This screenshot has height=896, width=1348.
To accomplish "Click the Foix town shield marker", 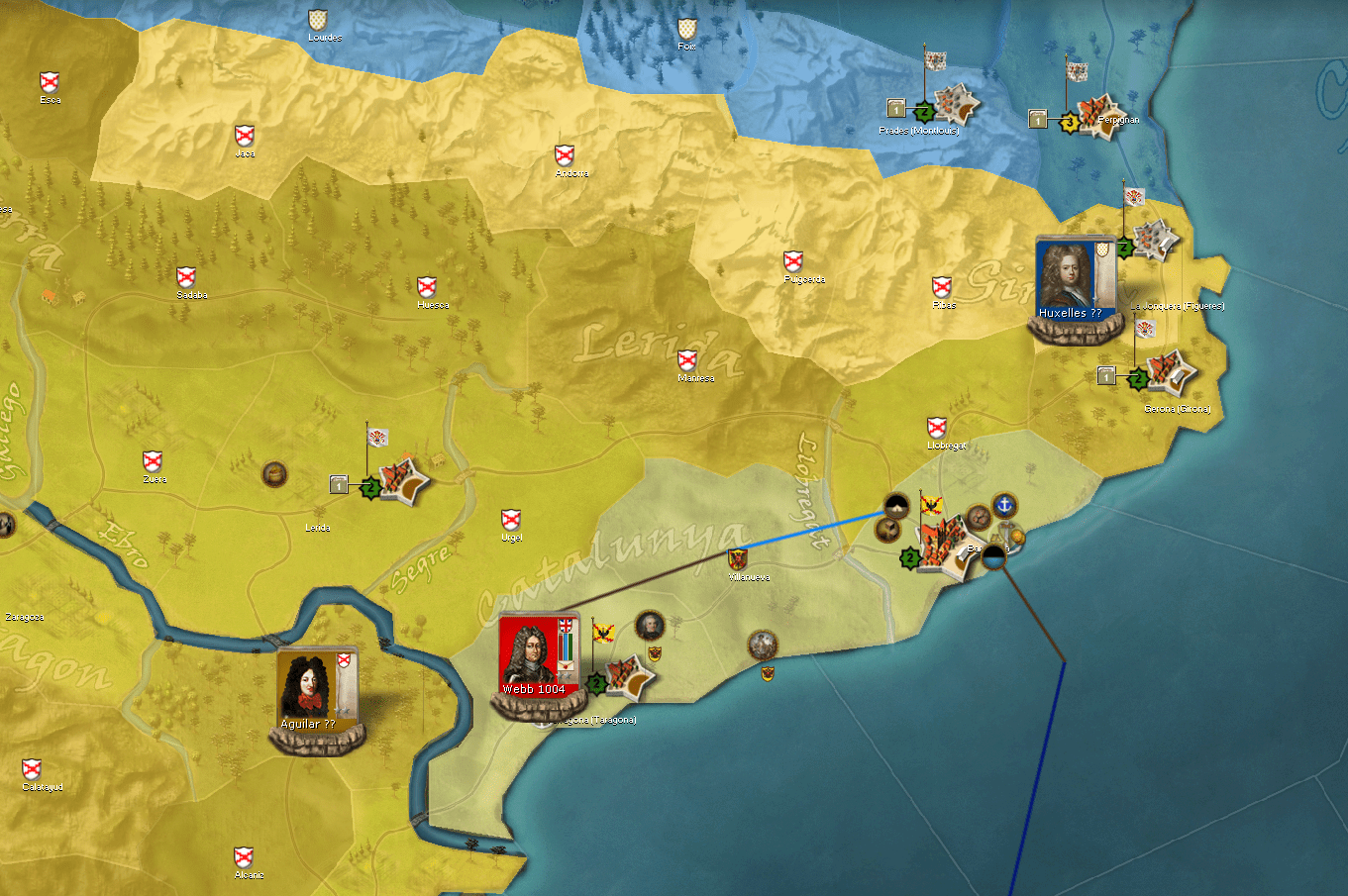I will click(x=686, y=28).
